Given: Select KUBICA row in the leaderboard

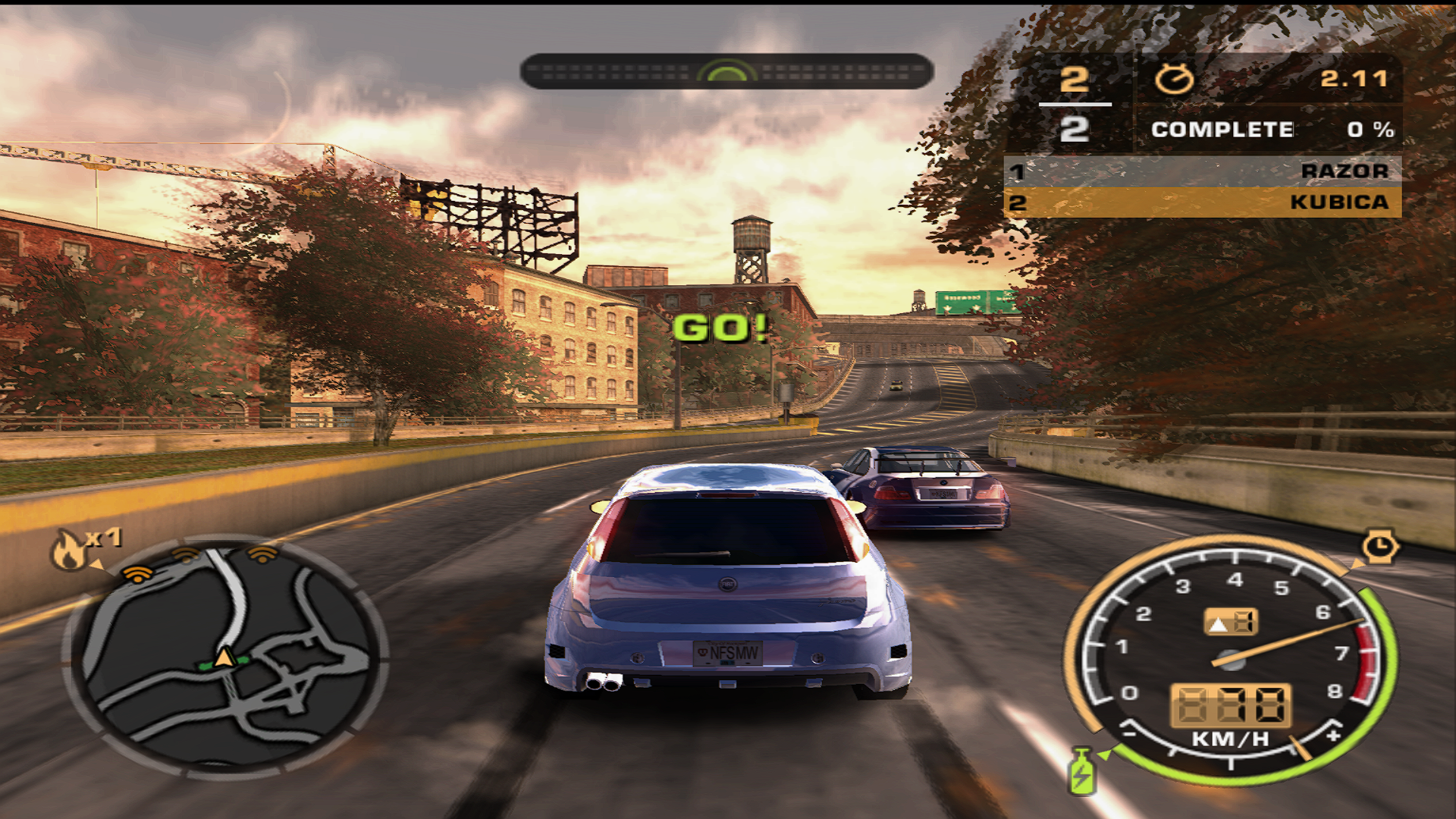Looking at the screenshot, I should point(1202,202).
